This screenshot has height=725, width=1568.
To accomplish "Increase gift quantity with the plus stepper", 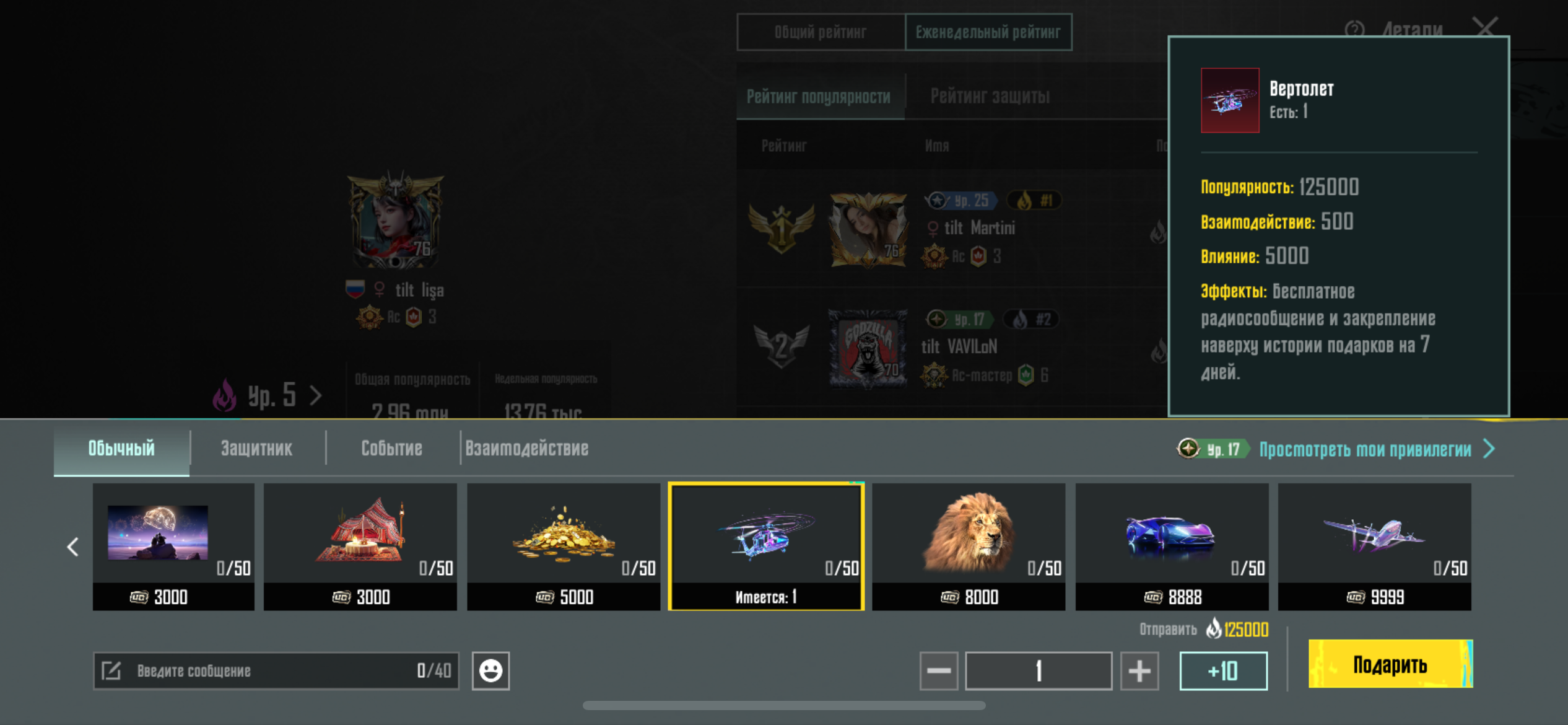I will pyautogui.click(x=1139, y=670).
